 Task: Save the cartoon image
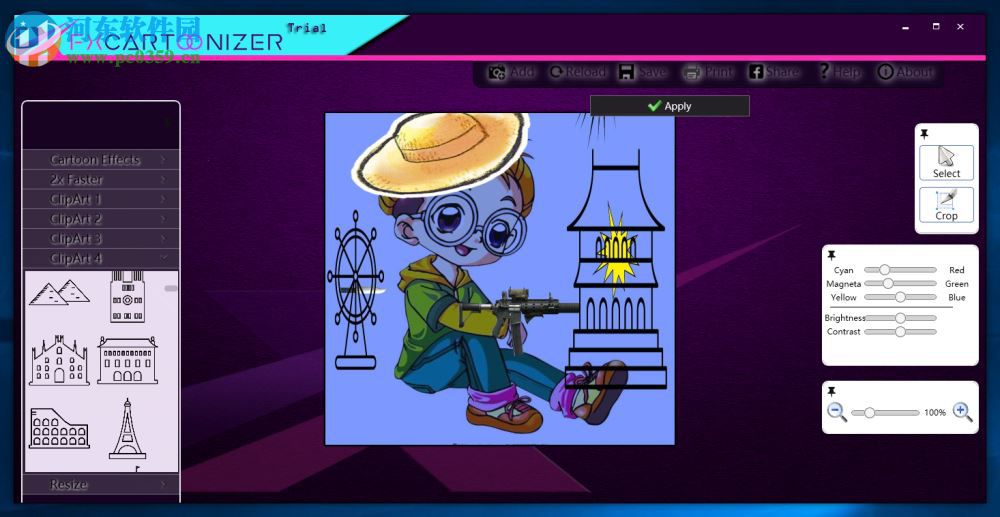642,72
